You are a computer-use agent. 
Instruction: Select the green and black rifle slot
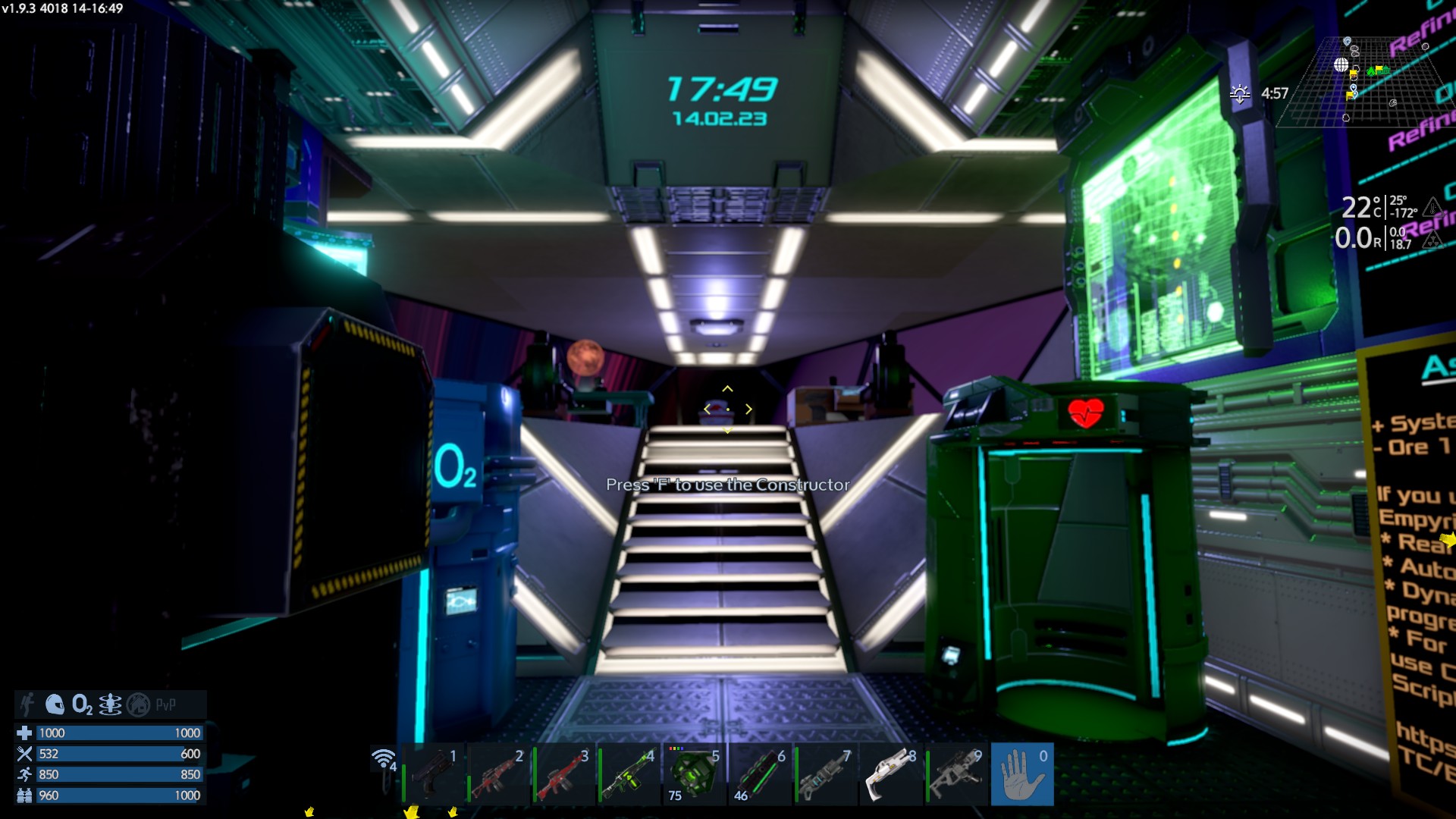point(629,774)
